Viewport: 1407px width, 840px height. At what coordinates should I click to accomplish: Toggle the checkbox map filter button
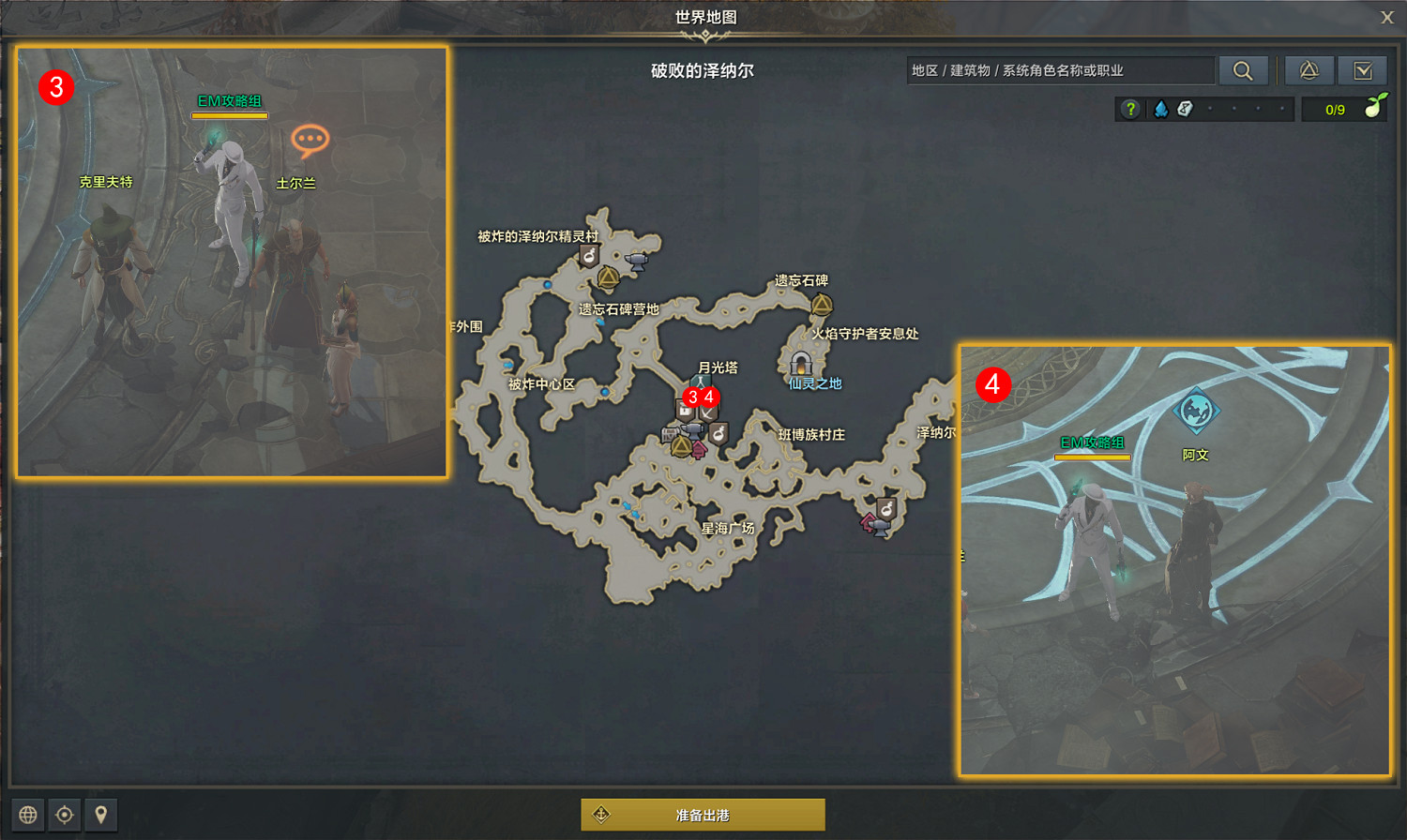pyautogui.click(x=1363, y=69)
